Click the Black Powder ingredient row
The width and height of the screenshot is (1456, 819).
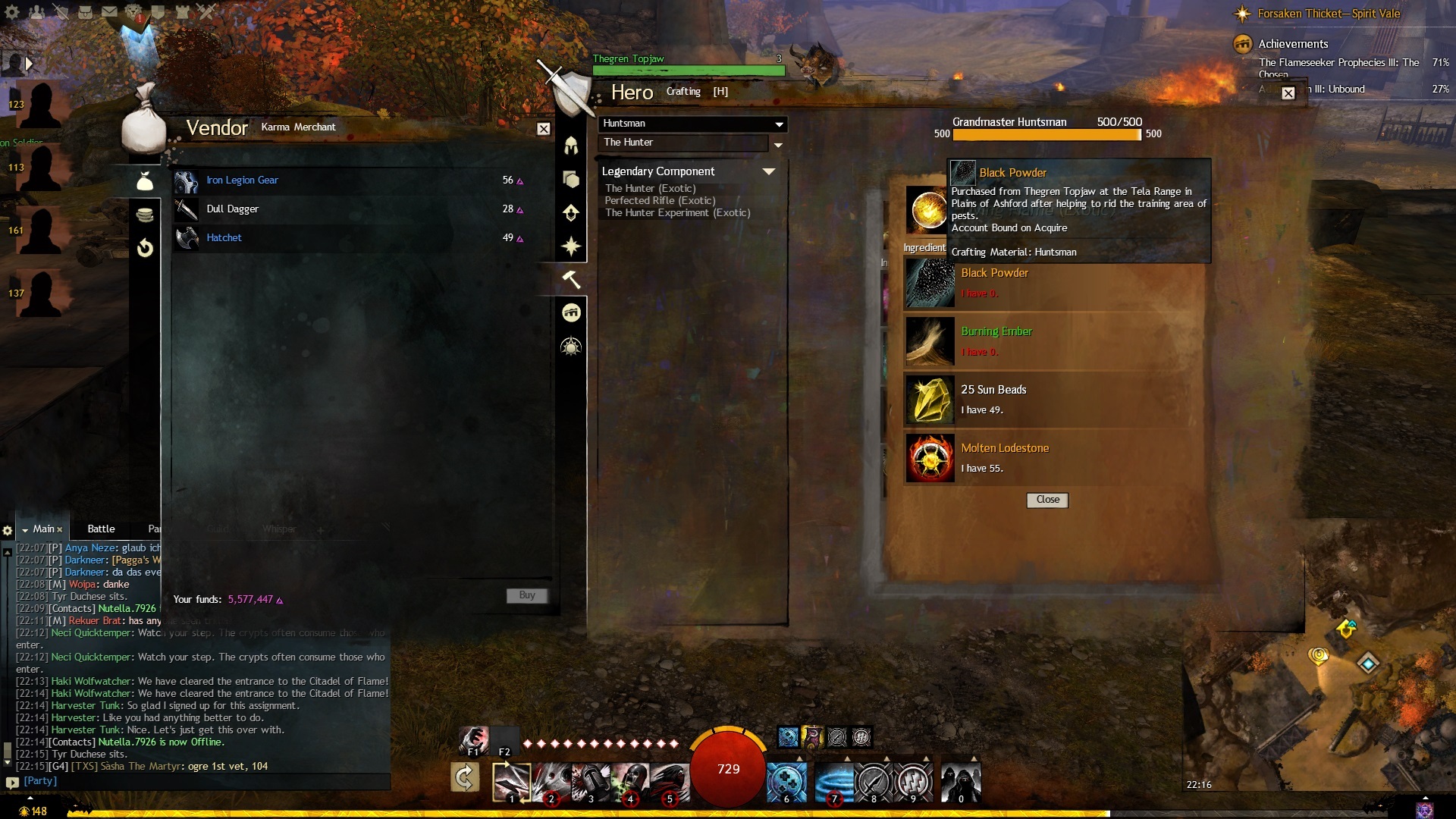pos(1054,282)
